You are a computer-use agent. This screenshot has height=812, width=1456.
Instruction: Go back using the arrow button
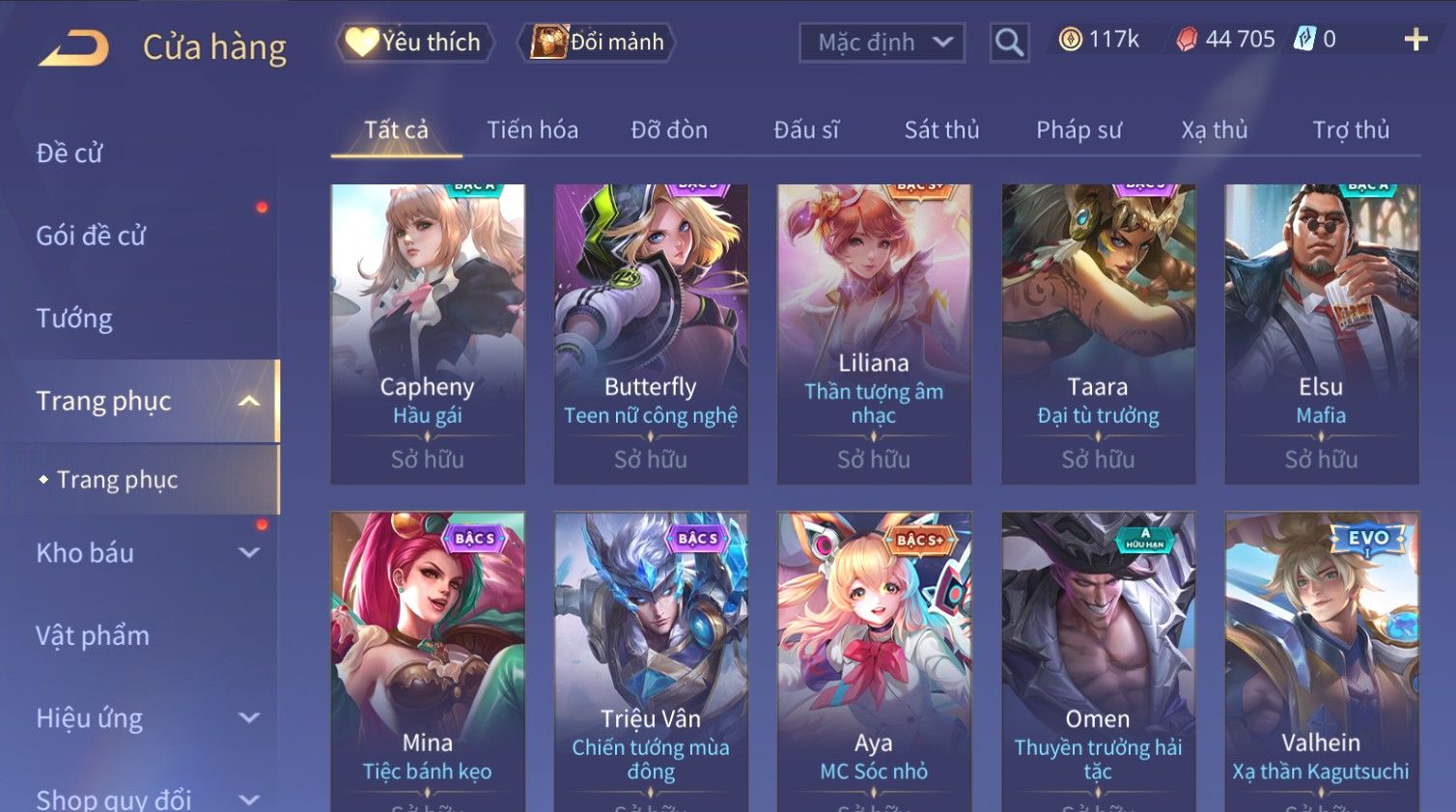point(74,46)
